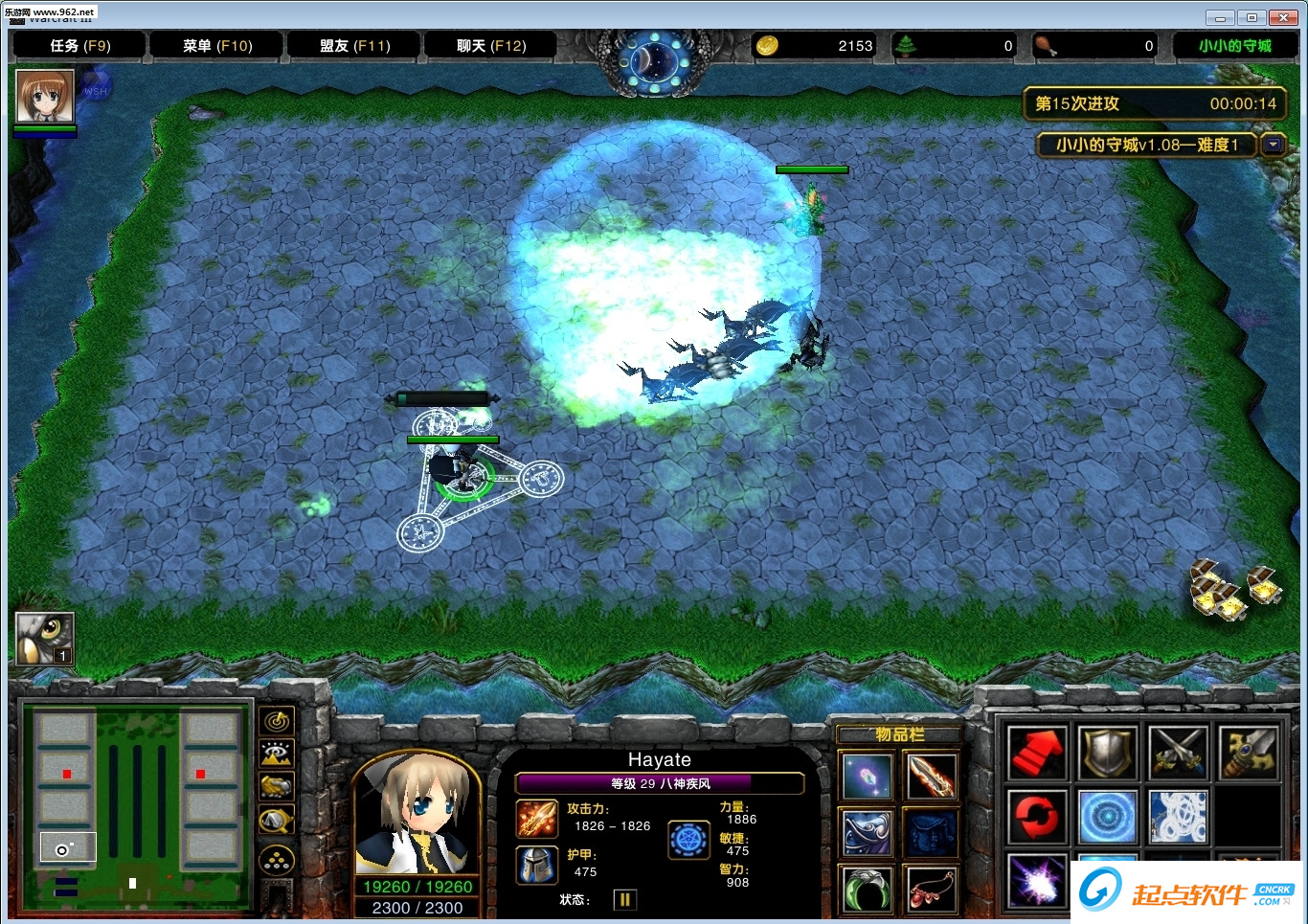
Task: Activate the shield Hold Position command
Action: pyautogui.click(x=1108, y=753)
